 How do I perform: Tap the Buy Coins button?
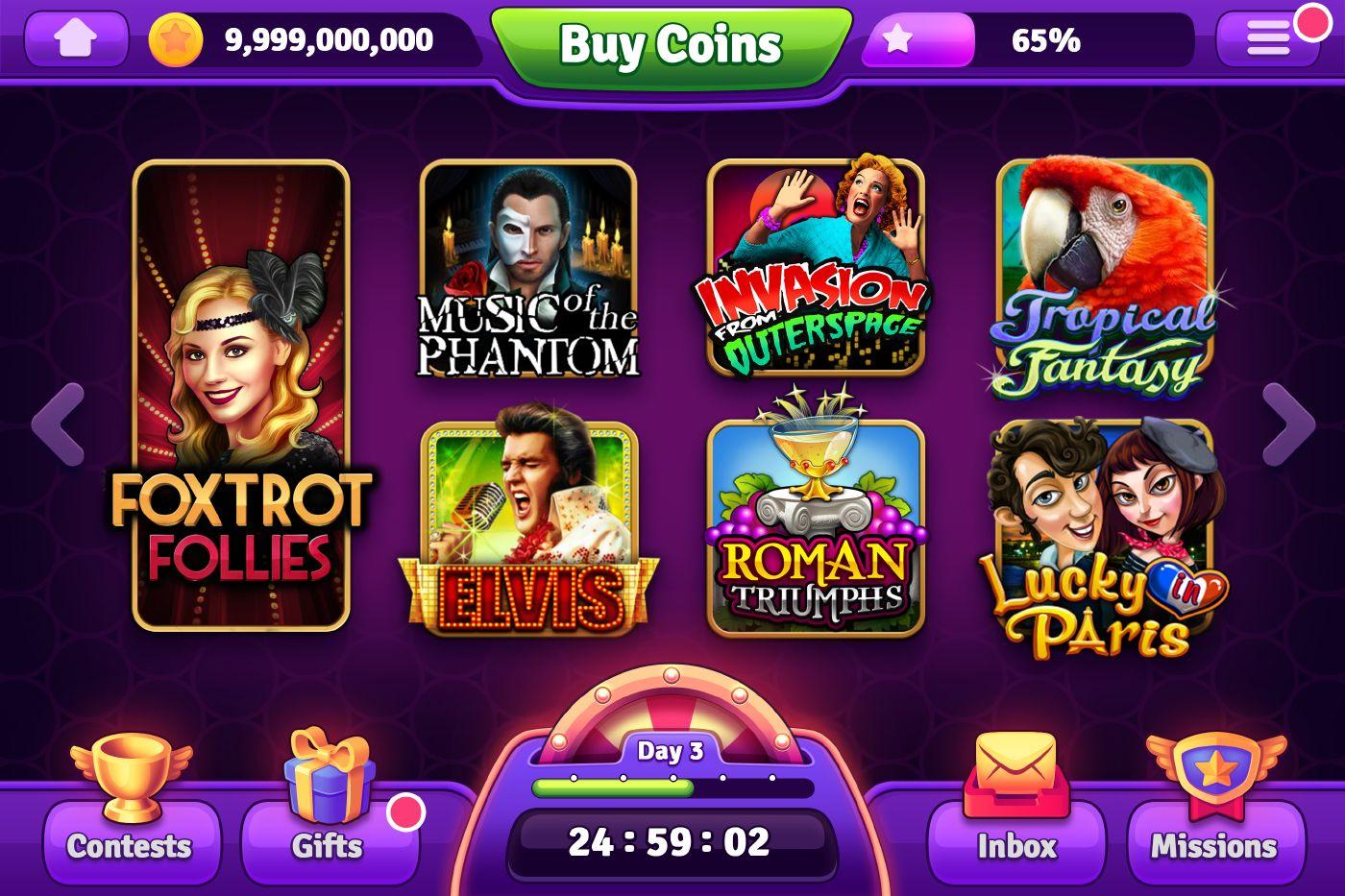tap(671, 45)
